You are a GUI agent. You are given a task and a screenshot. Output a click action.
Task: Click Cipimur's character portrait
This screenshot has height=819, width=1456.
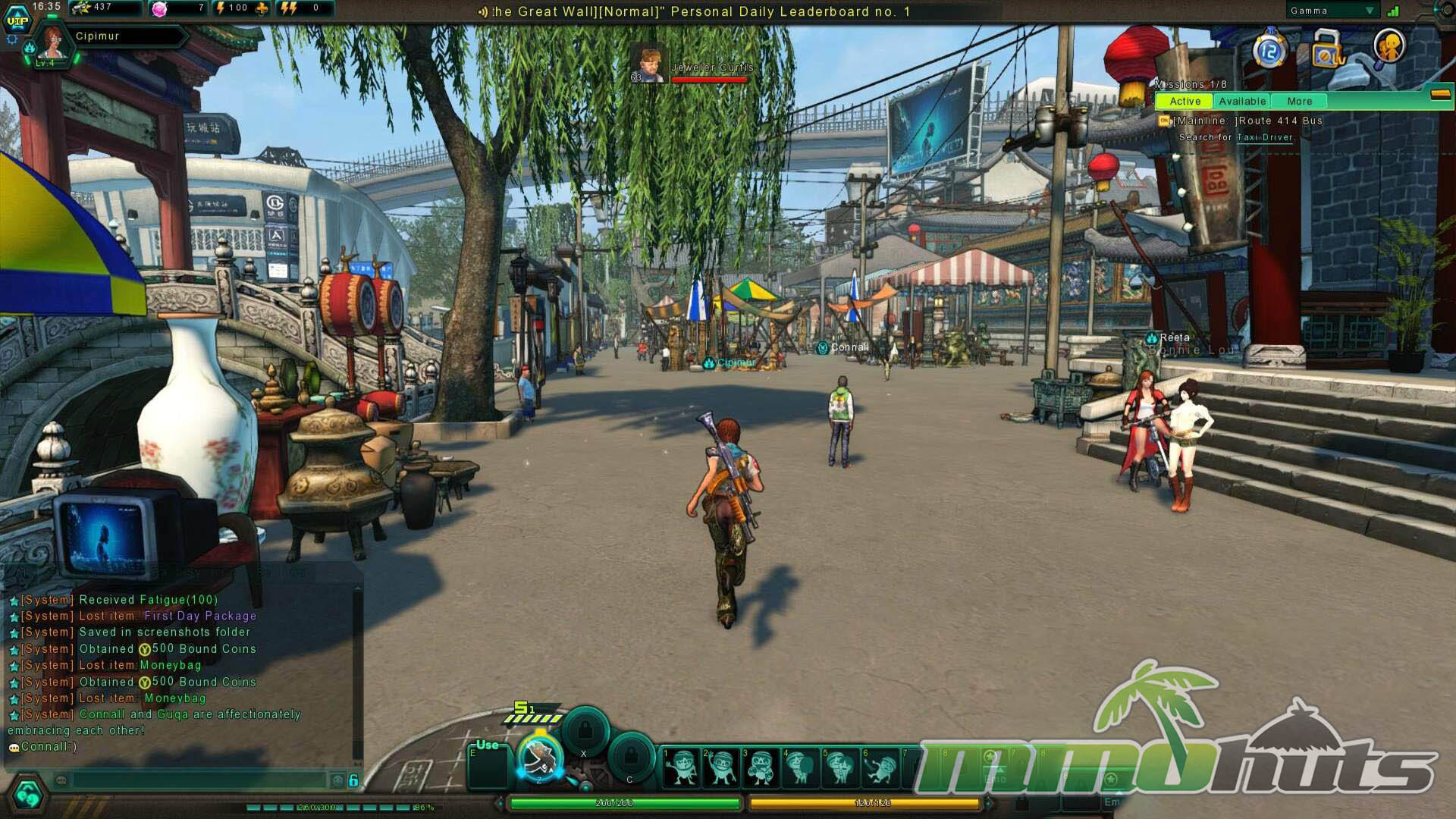coord(52,43)
